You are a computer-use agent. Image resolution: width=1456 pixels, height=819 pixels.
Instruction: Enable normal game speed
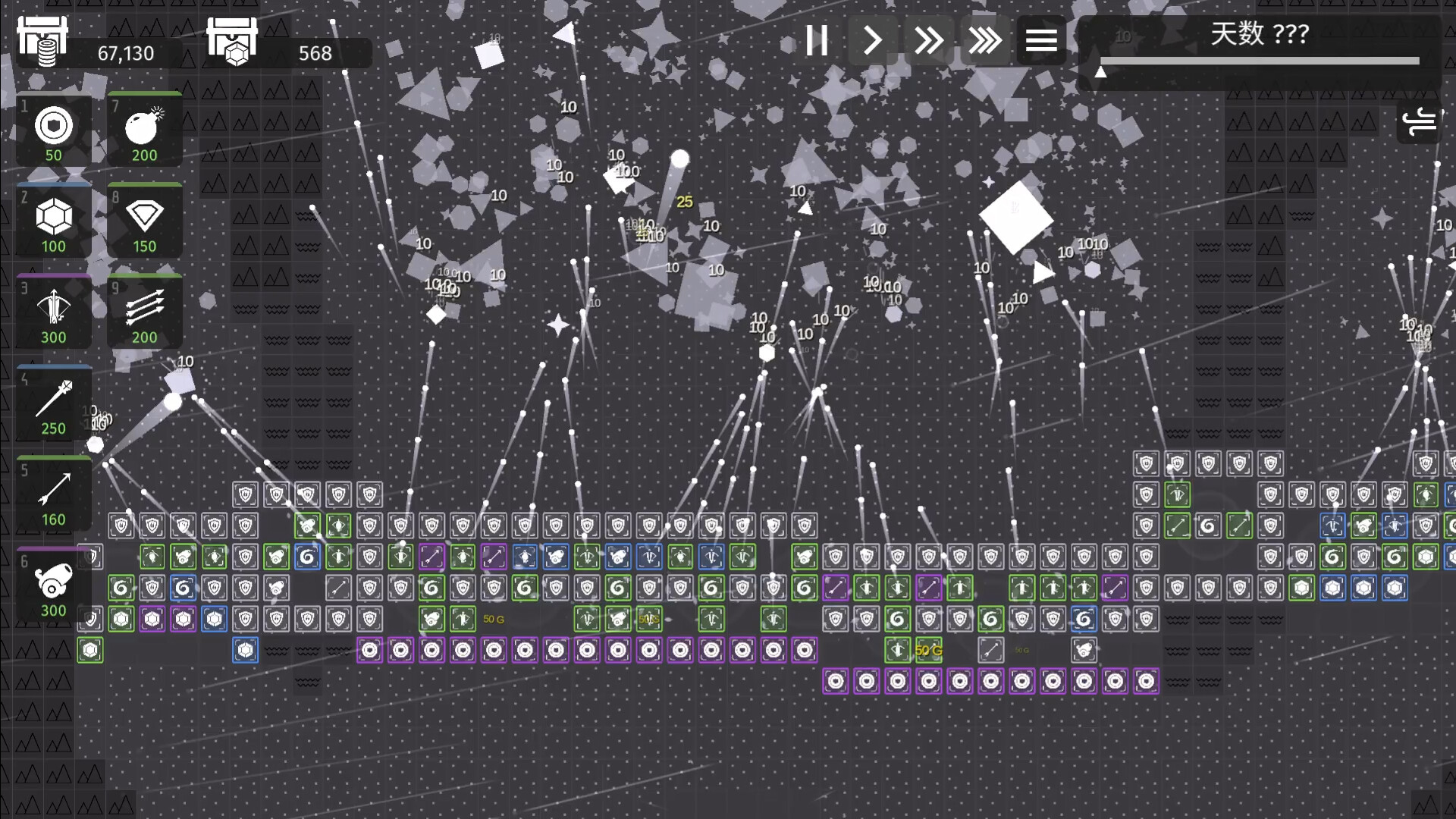(x=873, y=41)
